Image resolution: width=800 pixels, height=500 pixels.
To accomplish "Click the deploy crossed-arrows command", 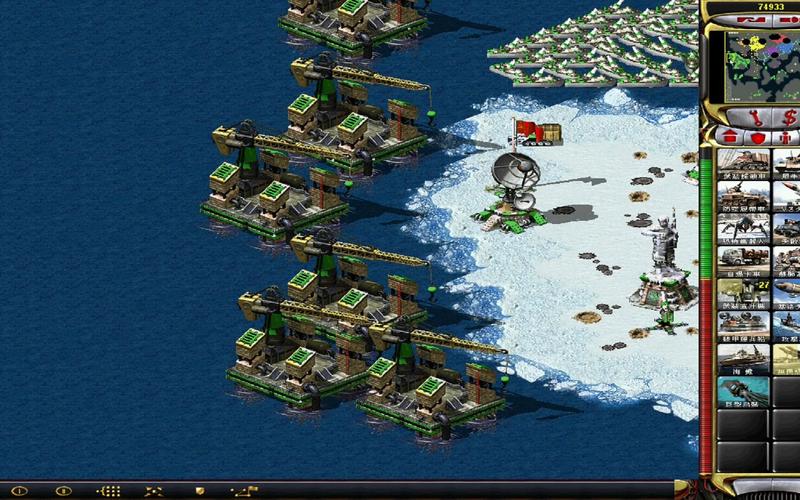I will click(x=154, y=491).
